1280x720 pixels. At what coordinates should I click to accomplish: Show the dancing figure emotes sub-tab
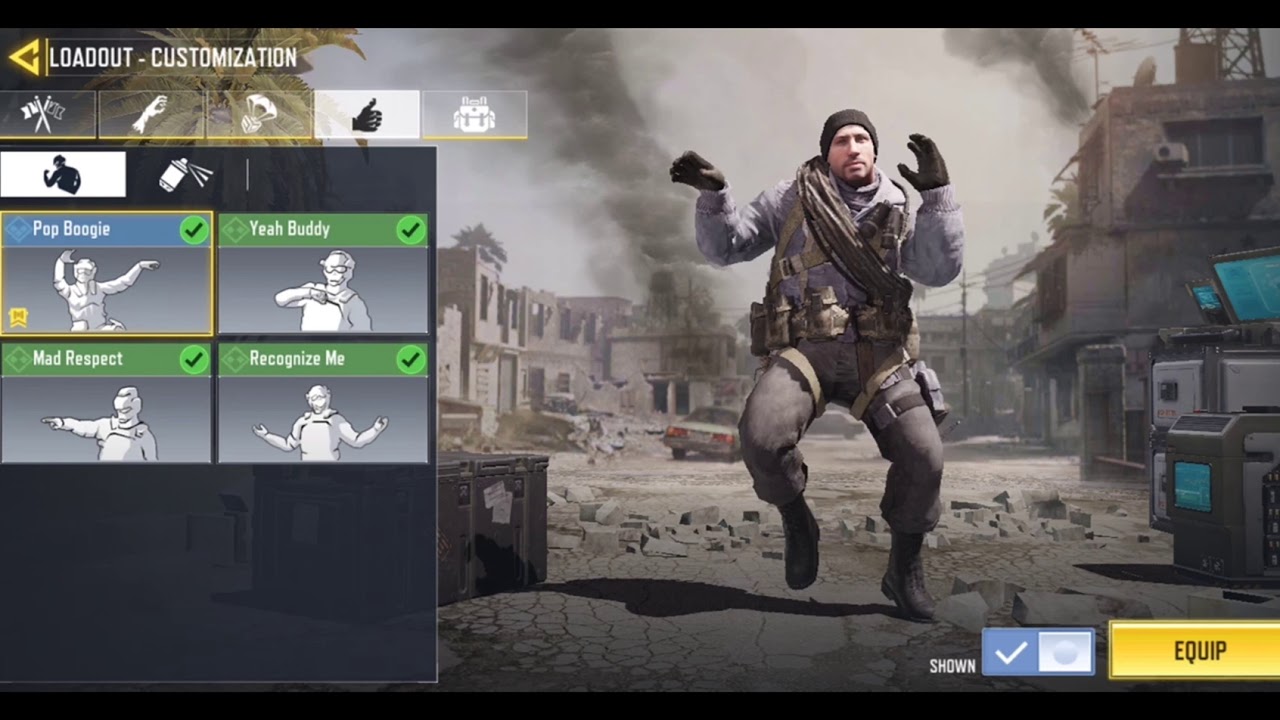(x=63, y=175)
